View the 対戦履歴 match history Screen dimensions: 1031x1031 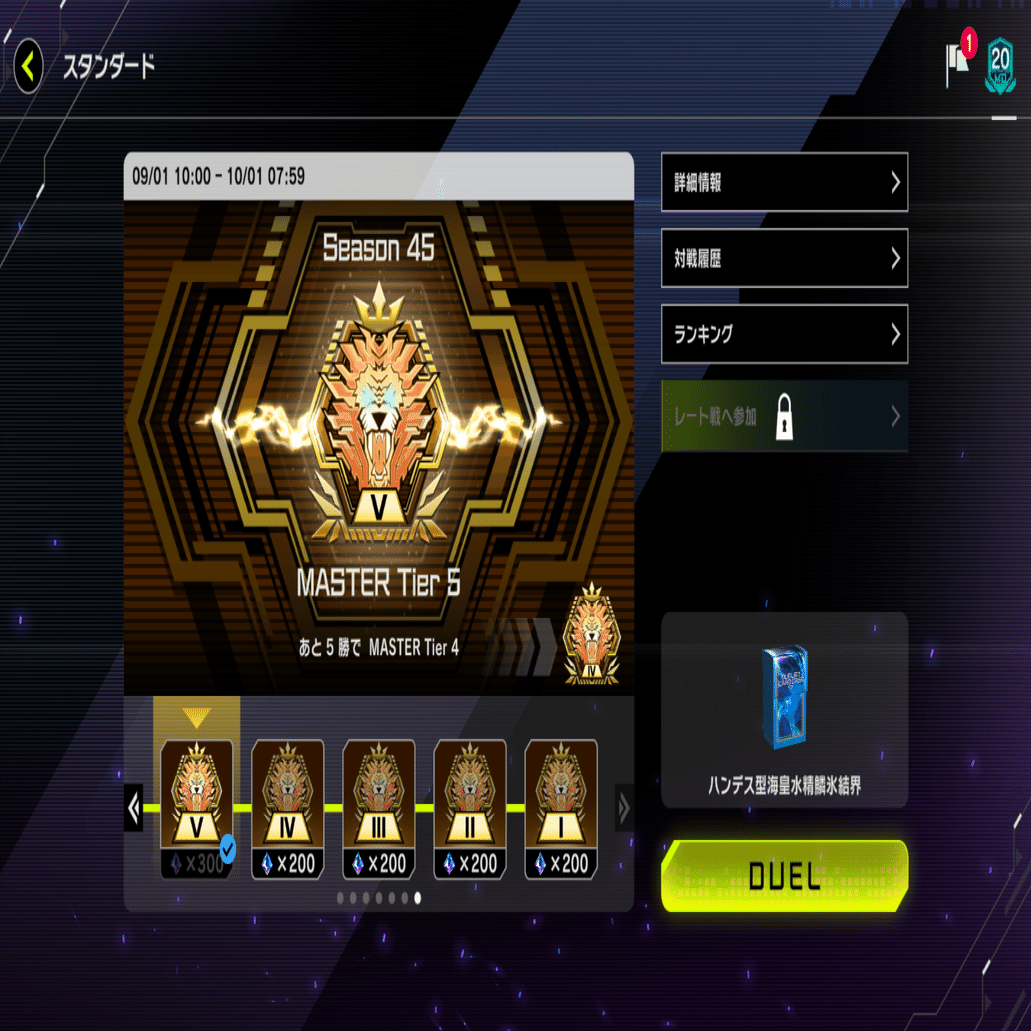point(784,258)
